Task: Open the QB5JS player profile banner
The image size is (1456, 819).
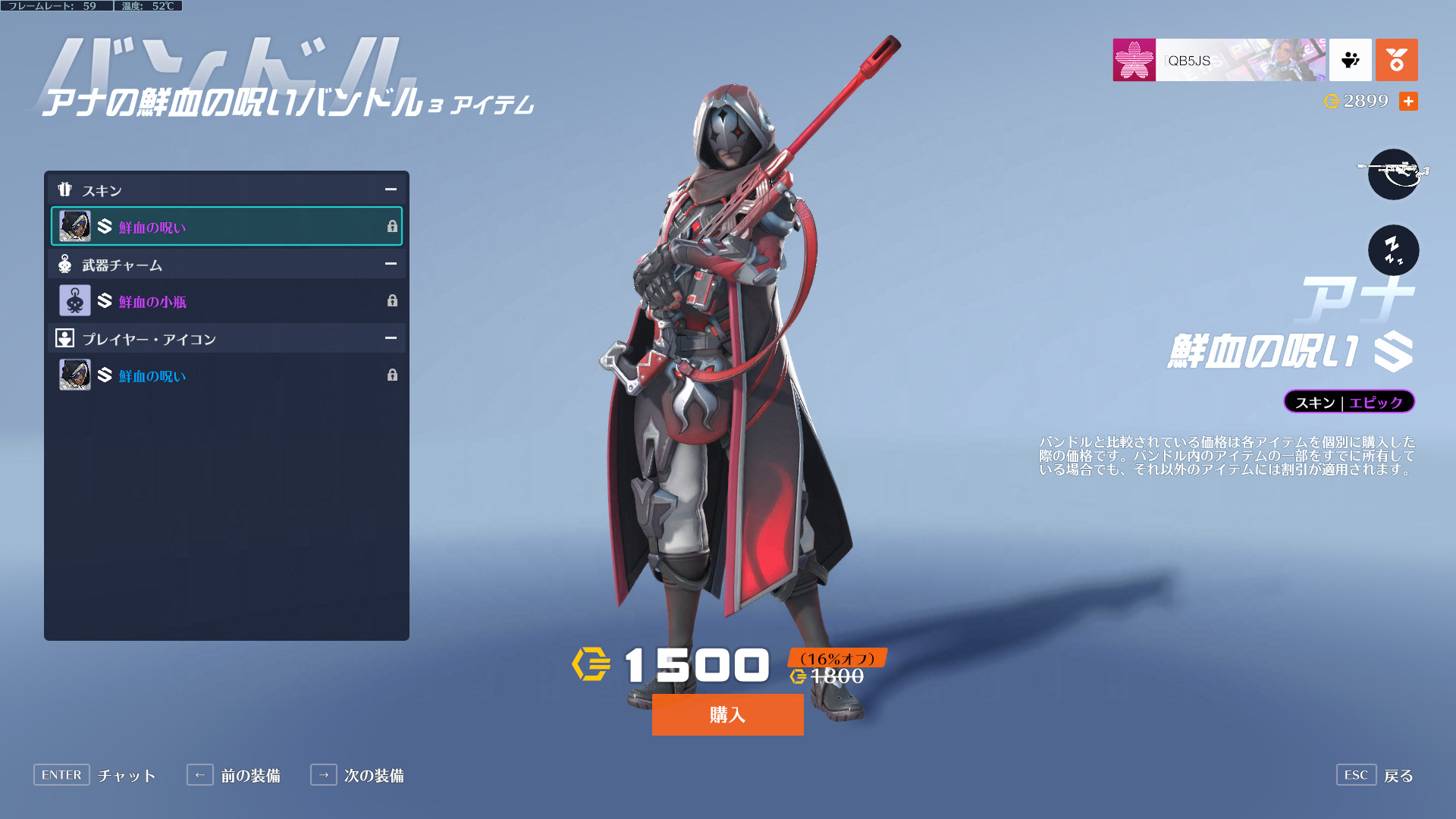Action: point(1219,60)
